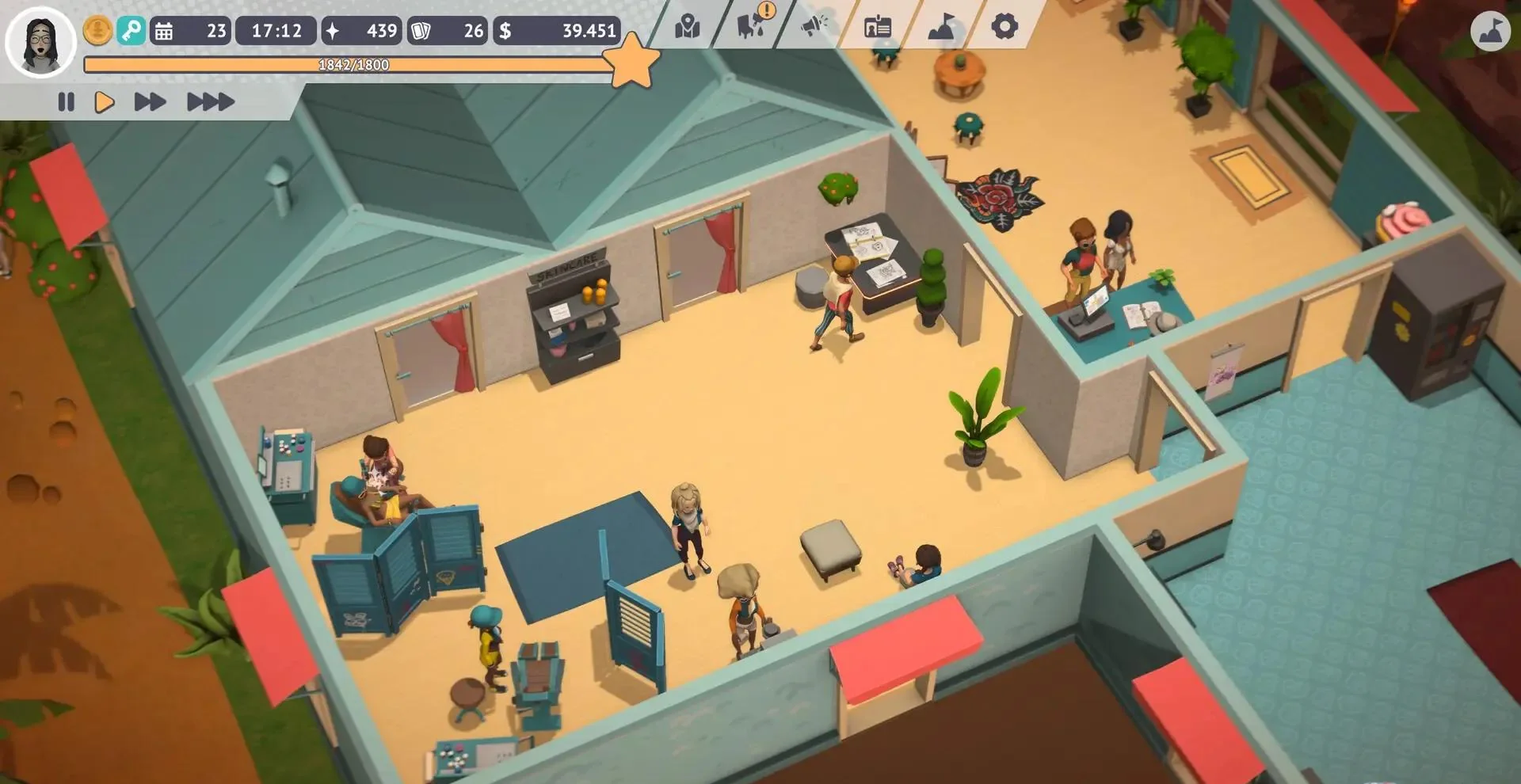
Task: Open the player avatar portrait
Action: point(40,41)
